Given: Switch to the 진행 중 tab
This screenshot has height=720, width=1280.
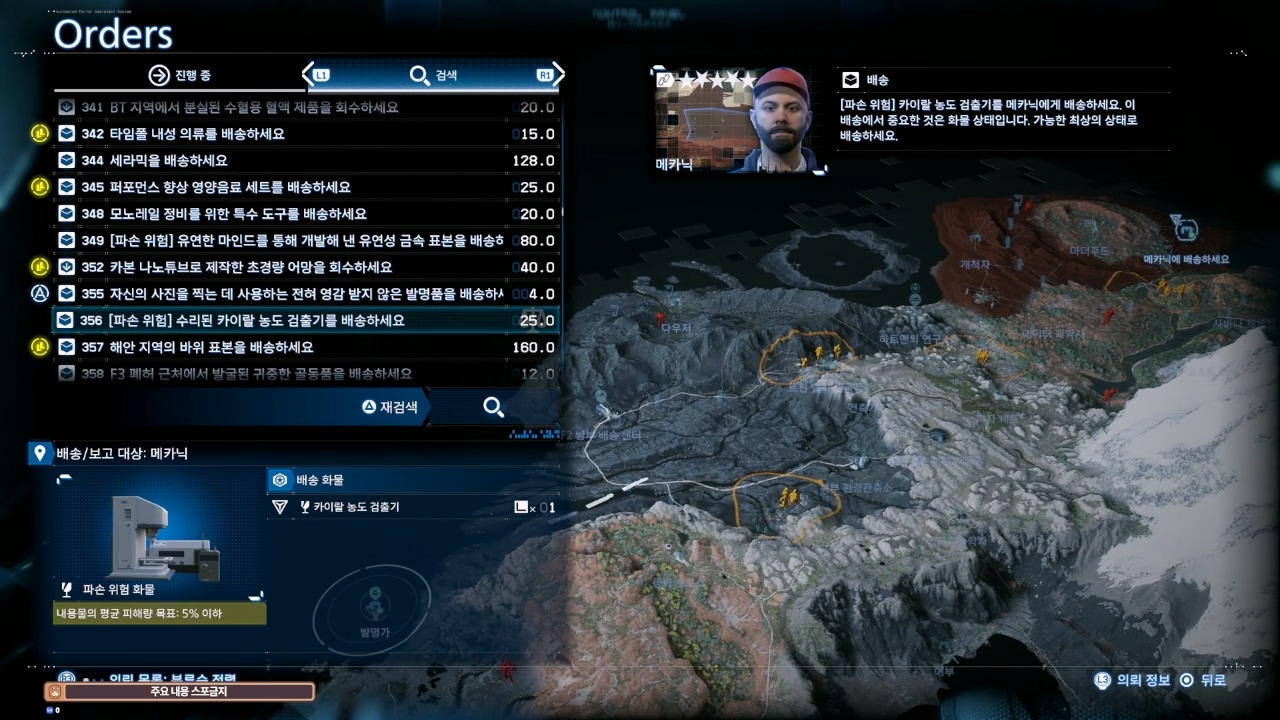Looking at the screenshot, I should (180, 76).
